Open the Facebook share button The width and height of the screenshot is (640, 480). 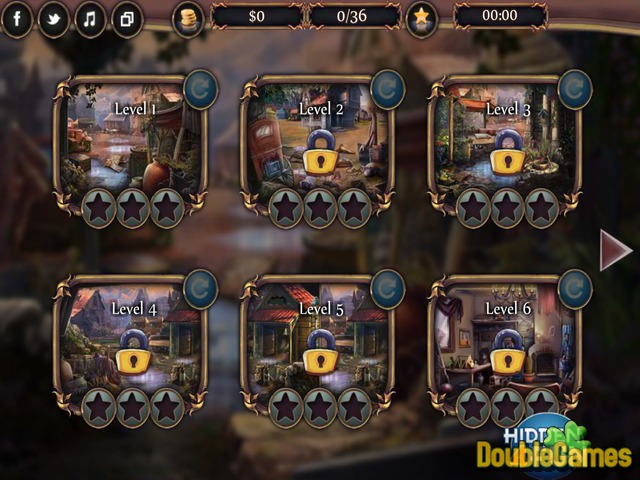point(17,19)
